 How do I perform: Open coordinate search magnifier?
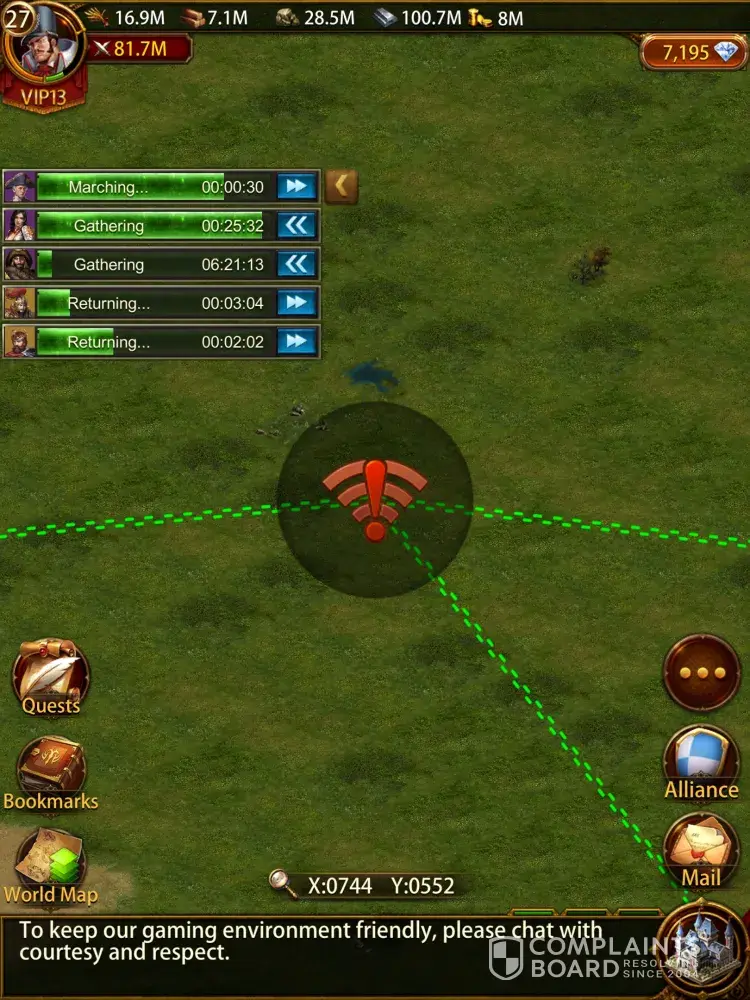[x=284, y=883]
